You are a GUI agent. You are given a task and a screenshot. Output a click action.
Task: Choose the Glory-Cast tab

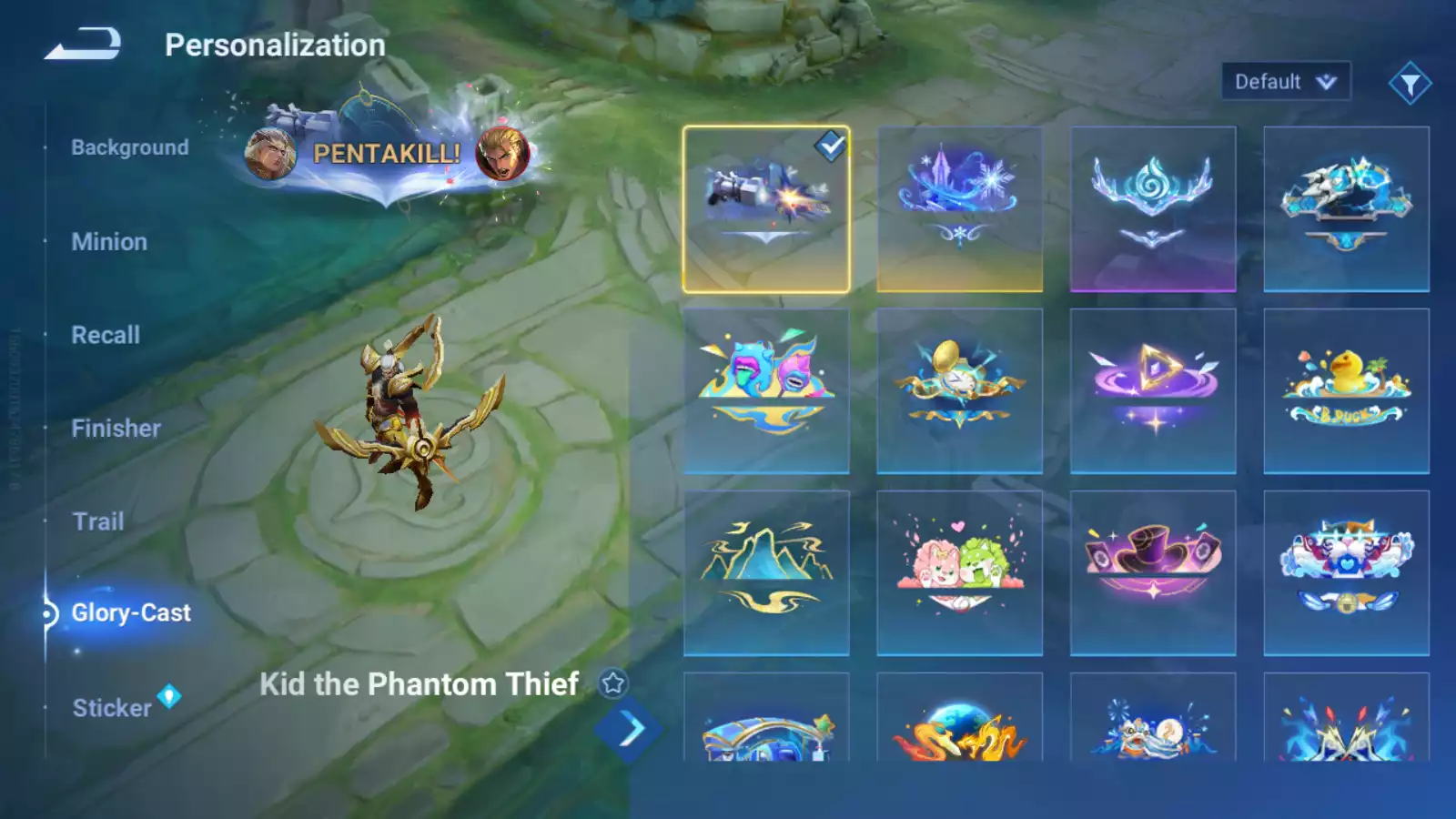pos(131,613)
